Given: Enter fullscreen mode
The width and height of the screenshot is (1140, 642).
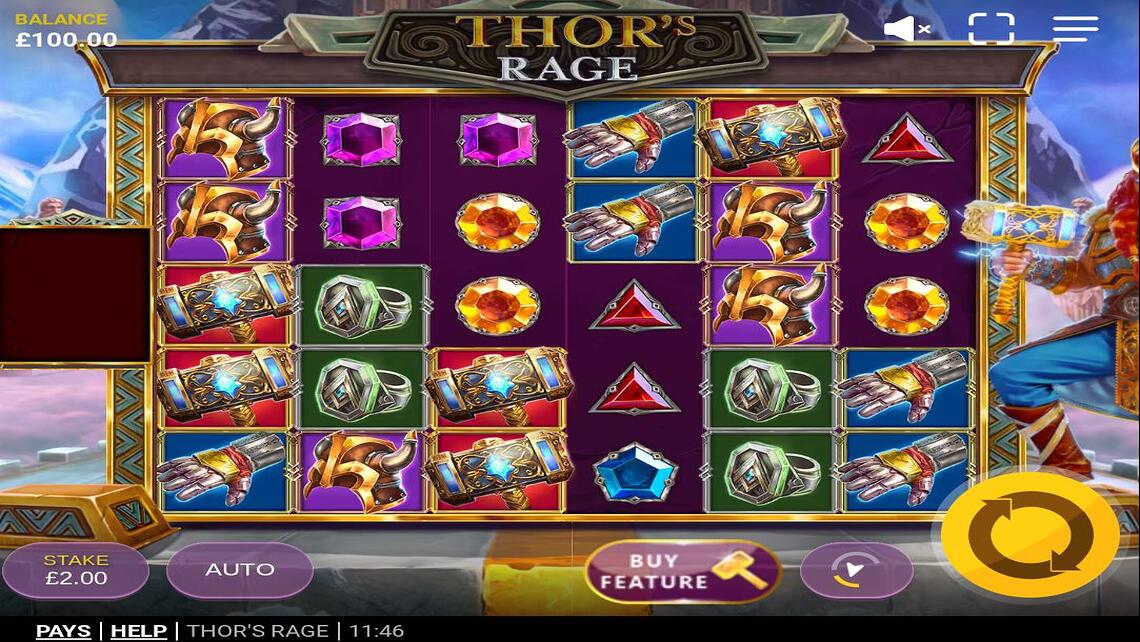Looking at the screenshot, I should point(990,29).
